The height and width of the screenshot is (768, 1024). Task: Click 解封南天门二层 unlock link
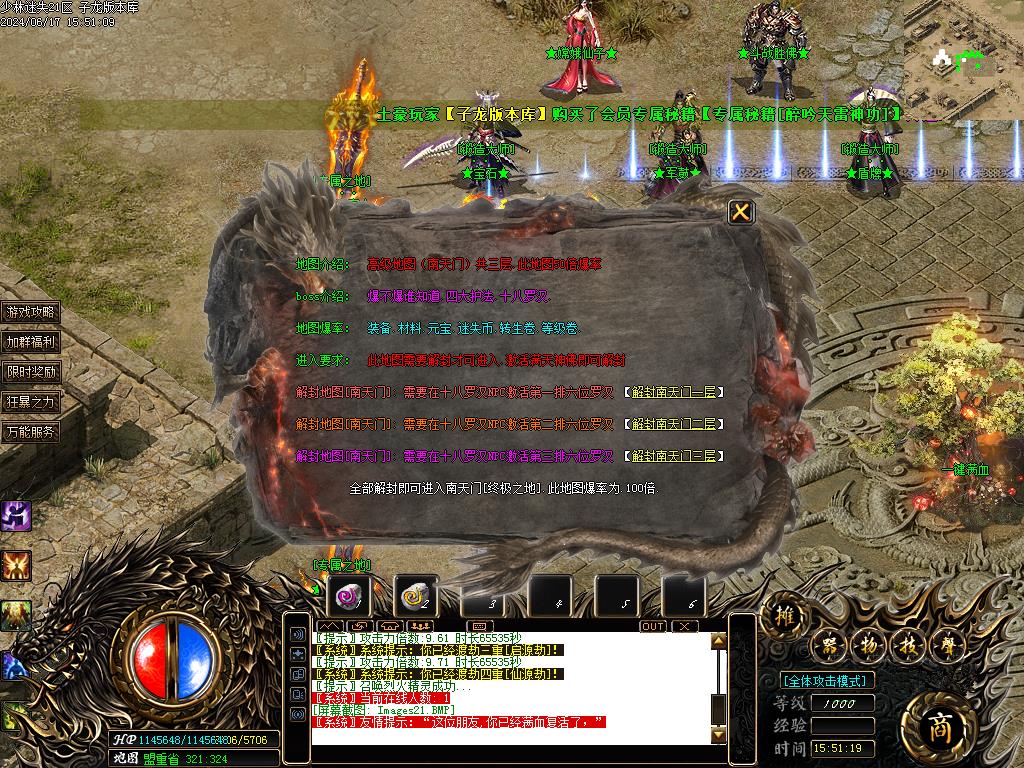pyautogui.click(x=674, y=424)
